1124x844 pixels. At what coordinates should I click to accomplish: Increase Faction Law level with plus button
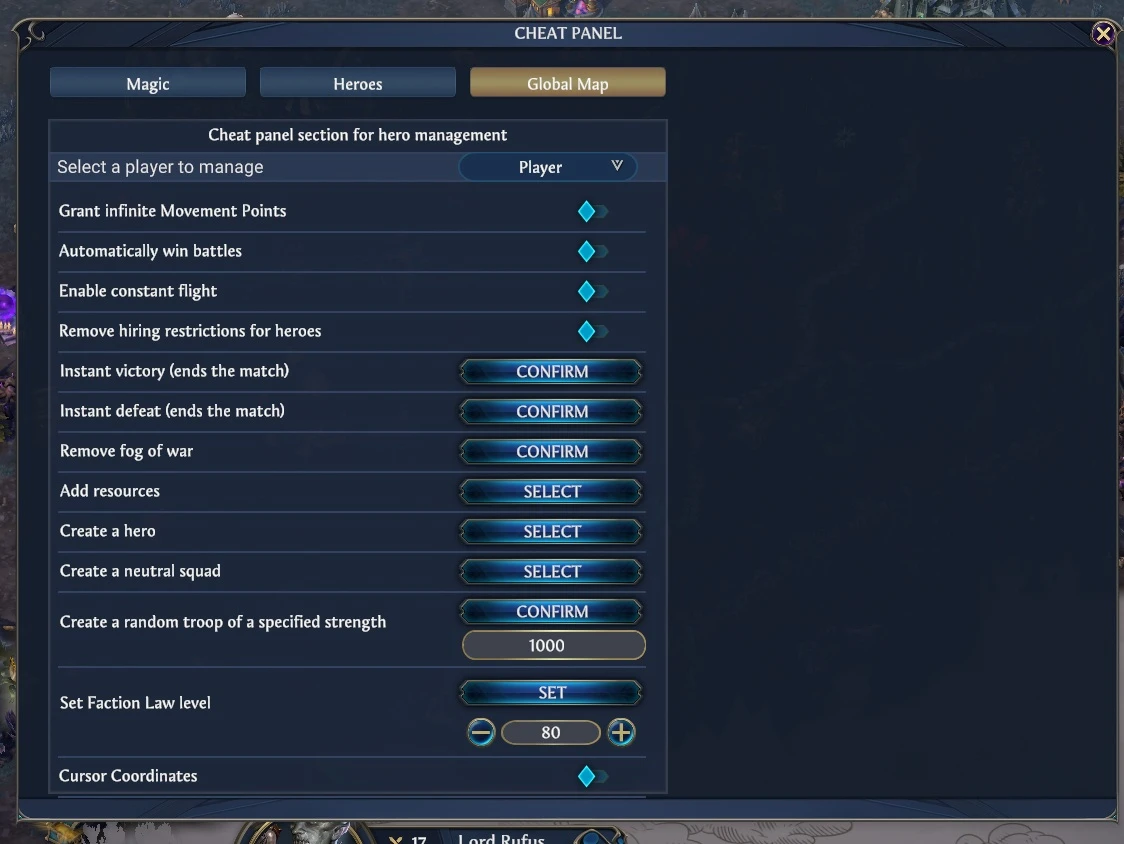point(621,733)
